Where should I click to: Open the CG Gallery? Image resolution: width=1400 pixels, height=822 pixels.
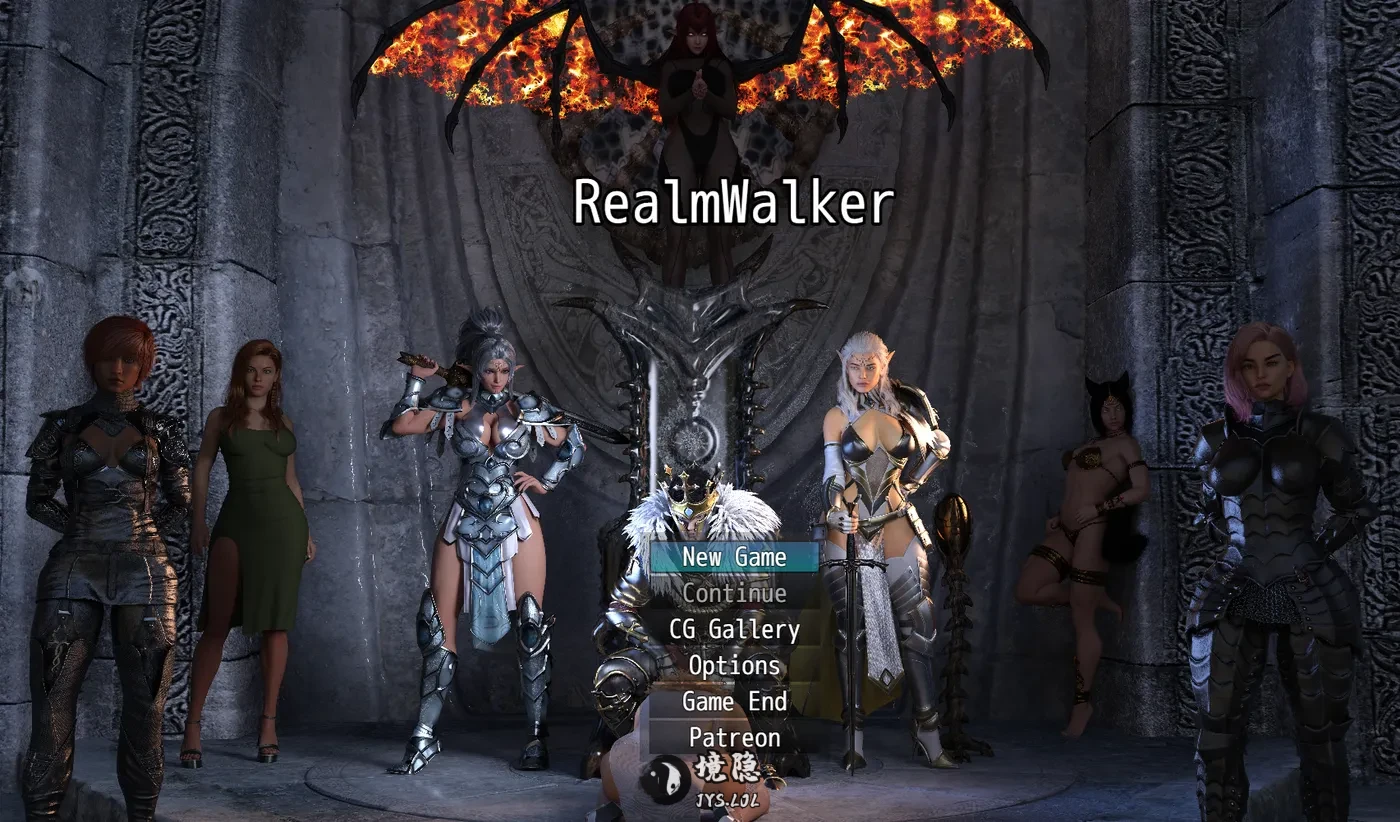734,629
